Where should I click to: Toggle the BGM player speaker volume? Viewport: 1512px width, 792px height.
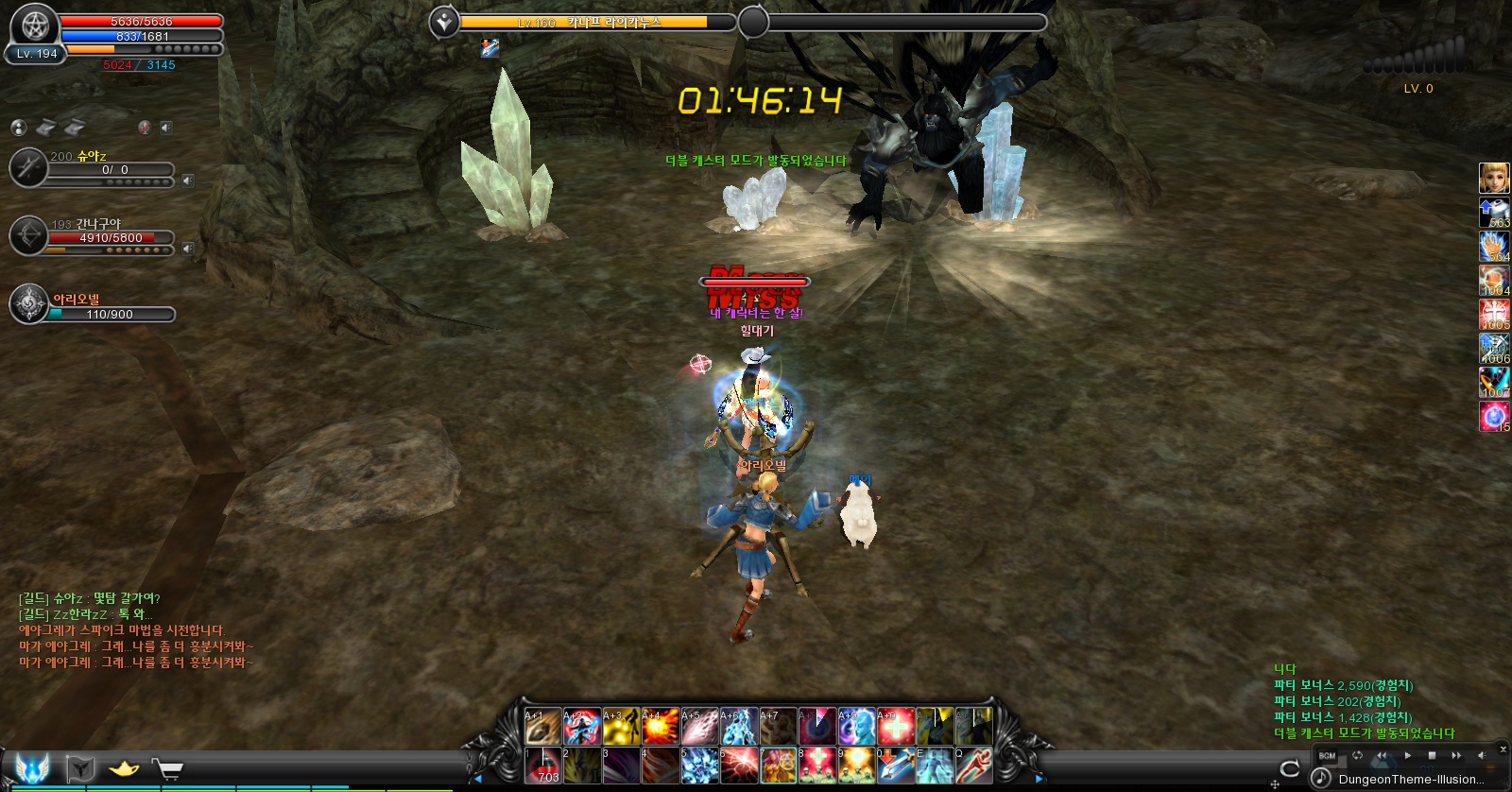point(1481,755)
